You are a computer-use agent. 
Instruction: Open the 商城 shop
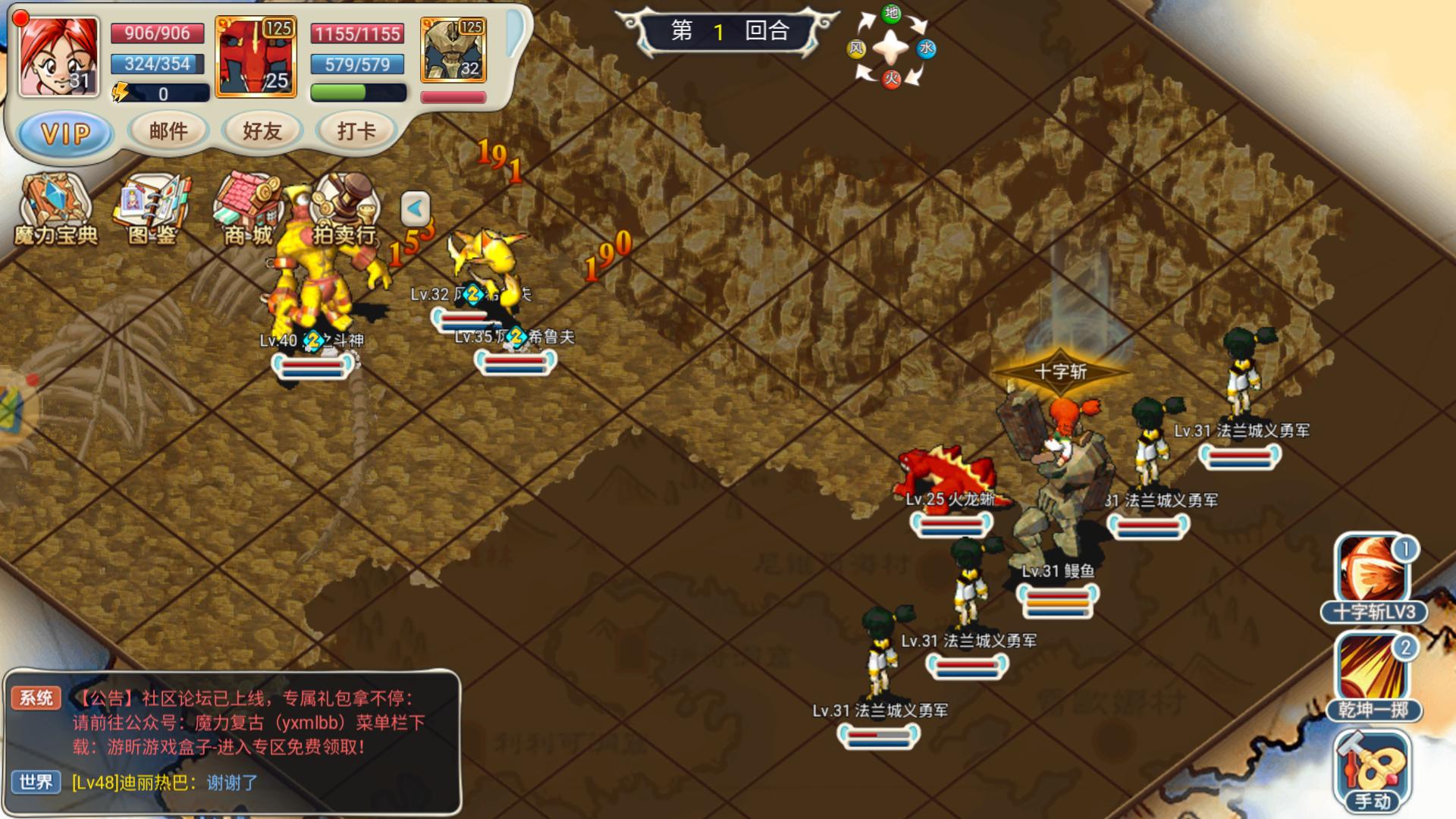pyautogui.click(x=248, y=210)
